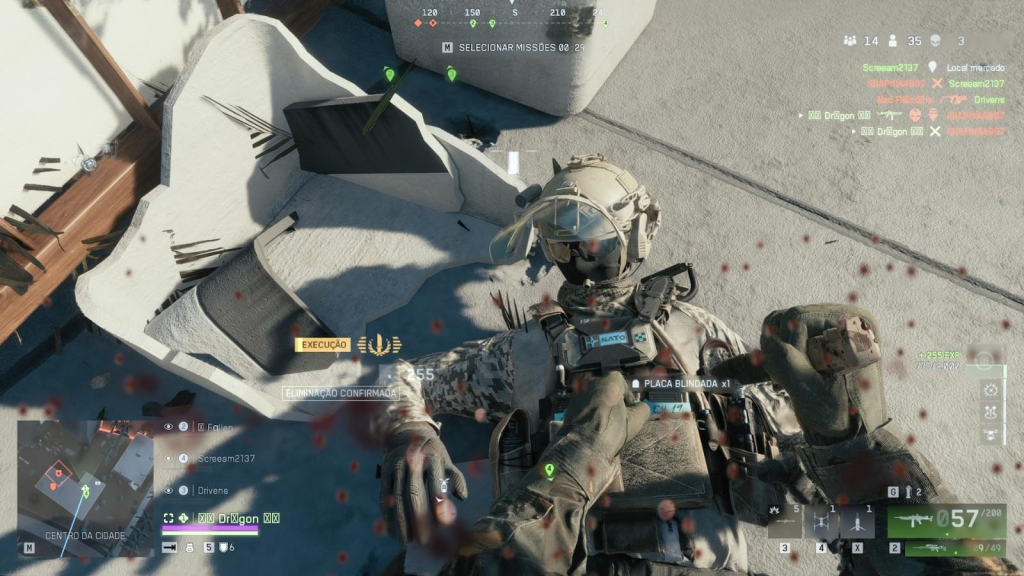Click the skull kills icon
The width and height of the screenshot is (1024, 576).
pos(937,41)
